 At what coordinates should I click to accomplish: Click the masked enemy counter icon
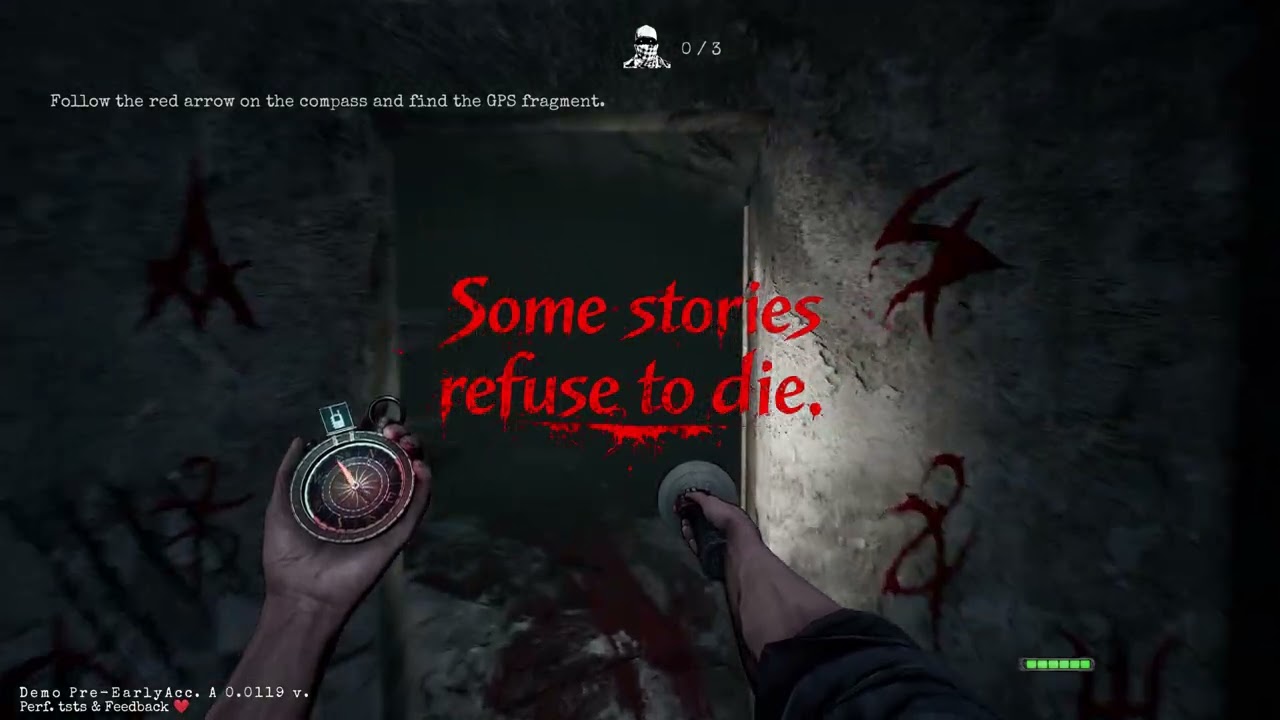coord(649,44)
